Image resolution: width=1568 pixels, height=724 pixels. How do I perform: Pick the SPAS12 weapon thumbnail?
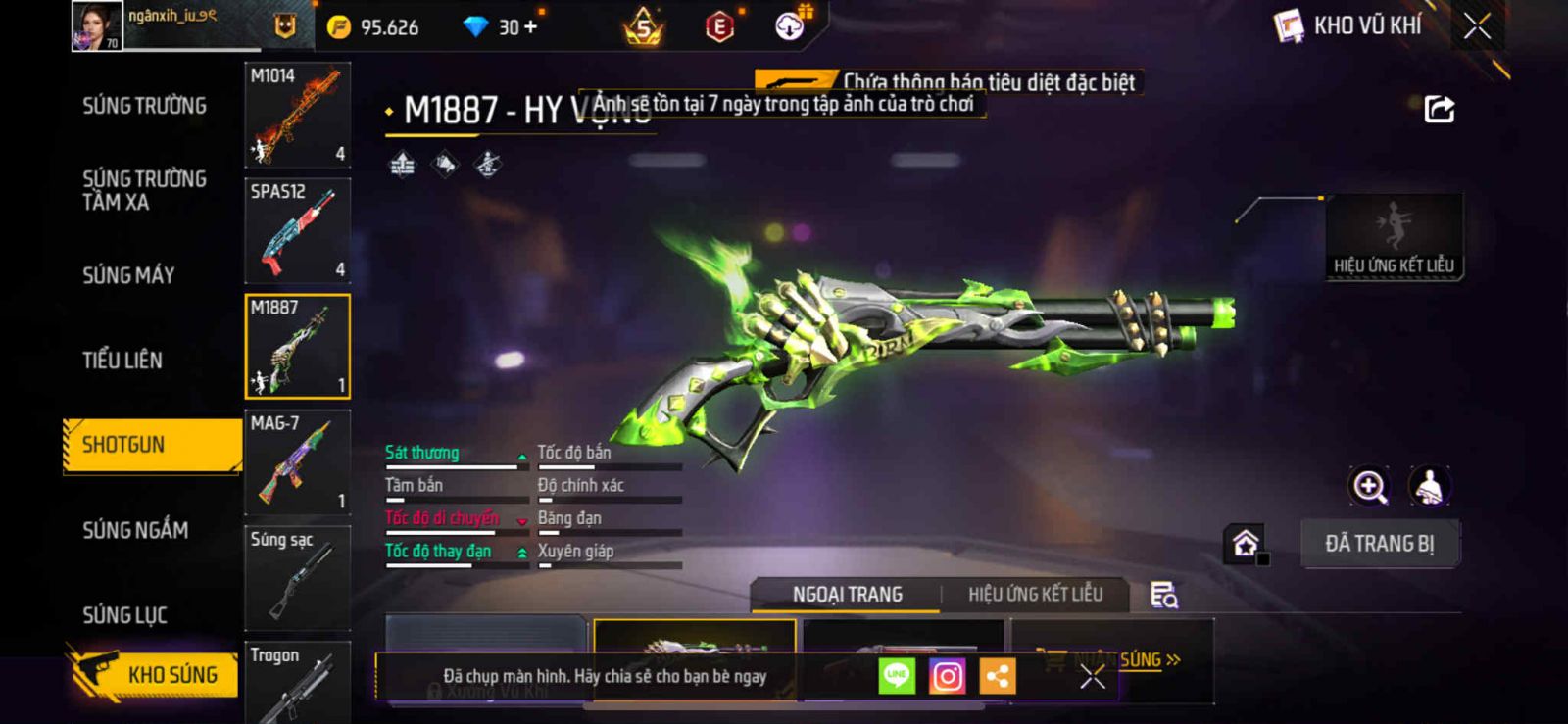[297, 231]
